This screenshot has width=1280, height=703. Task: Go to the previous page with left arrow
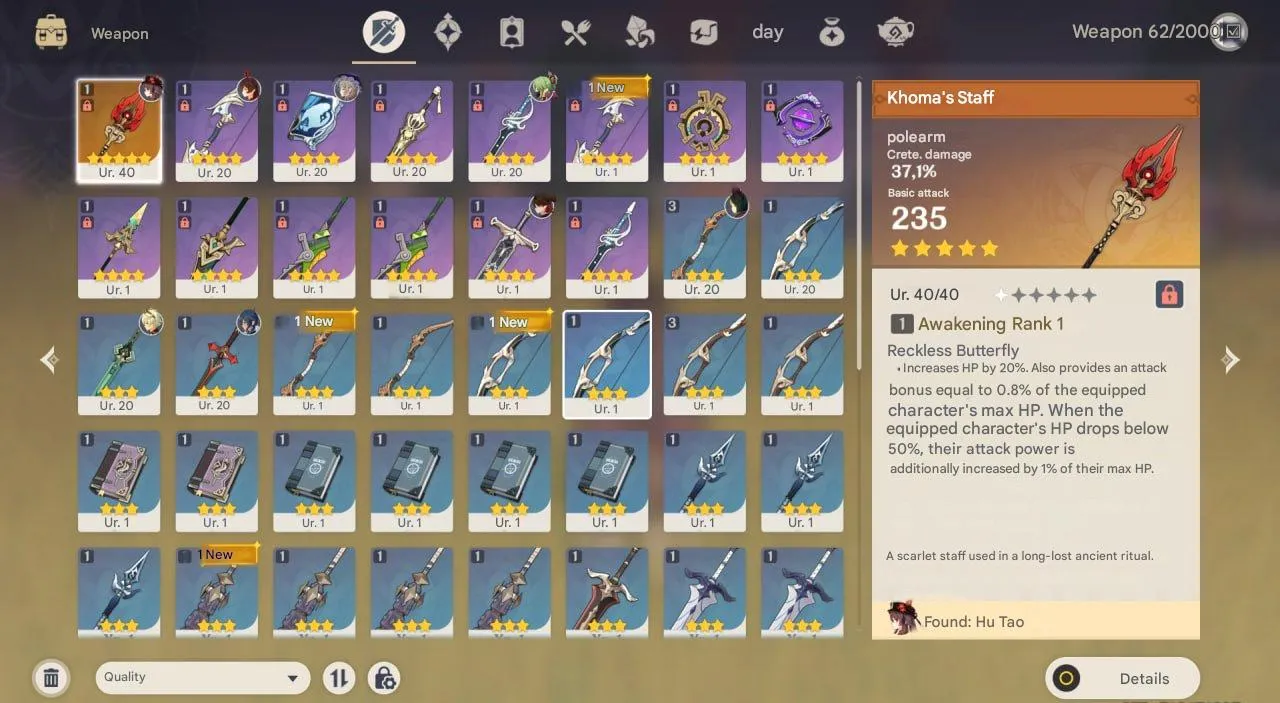click(49, 360)
